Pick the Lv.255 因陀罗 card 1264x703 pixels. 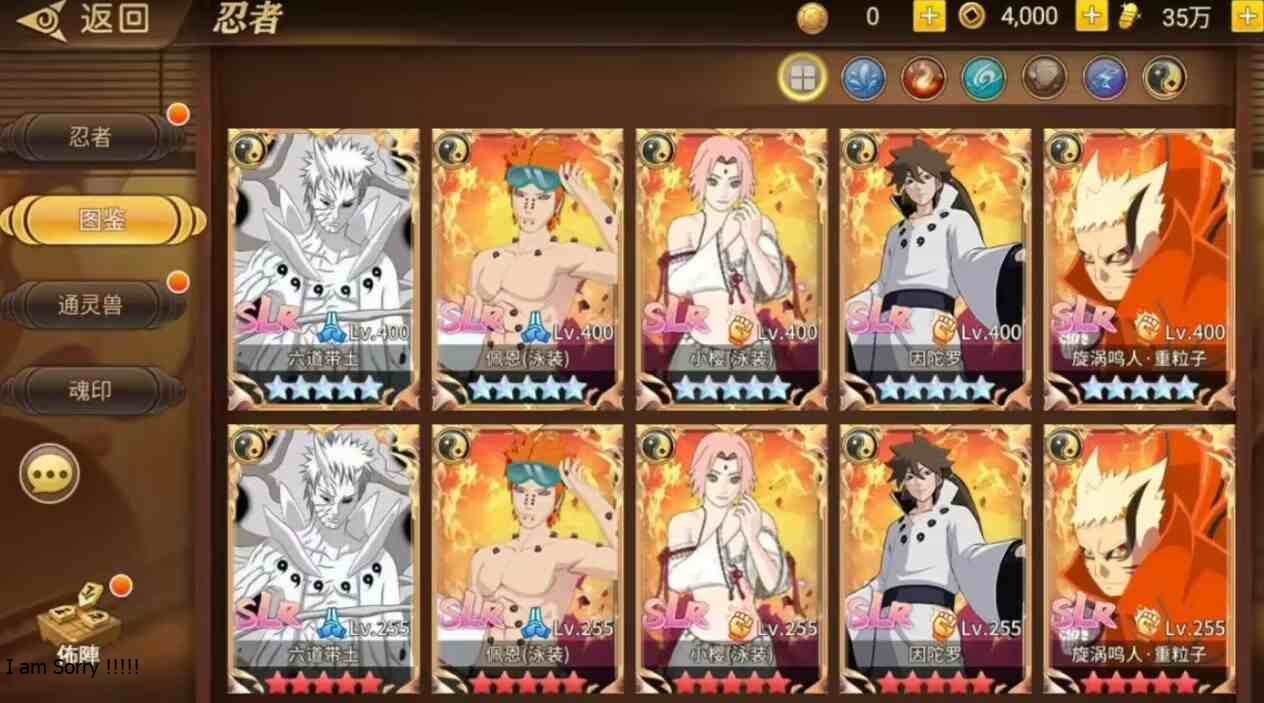pyautogui.click(x=935, y=560)
